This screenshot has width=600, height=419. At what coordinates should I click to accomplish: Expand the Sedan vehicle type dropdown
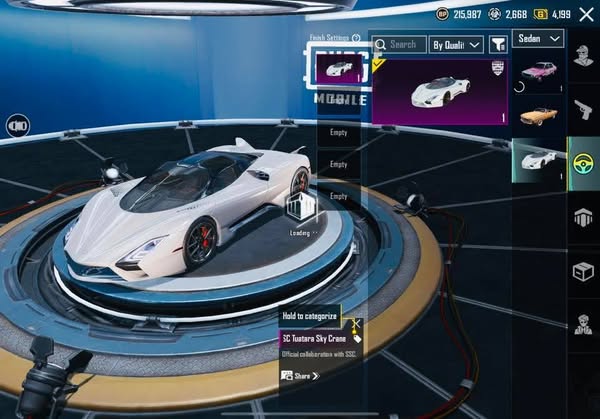538,38
